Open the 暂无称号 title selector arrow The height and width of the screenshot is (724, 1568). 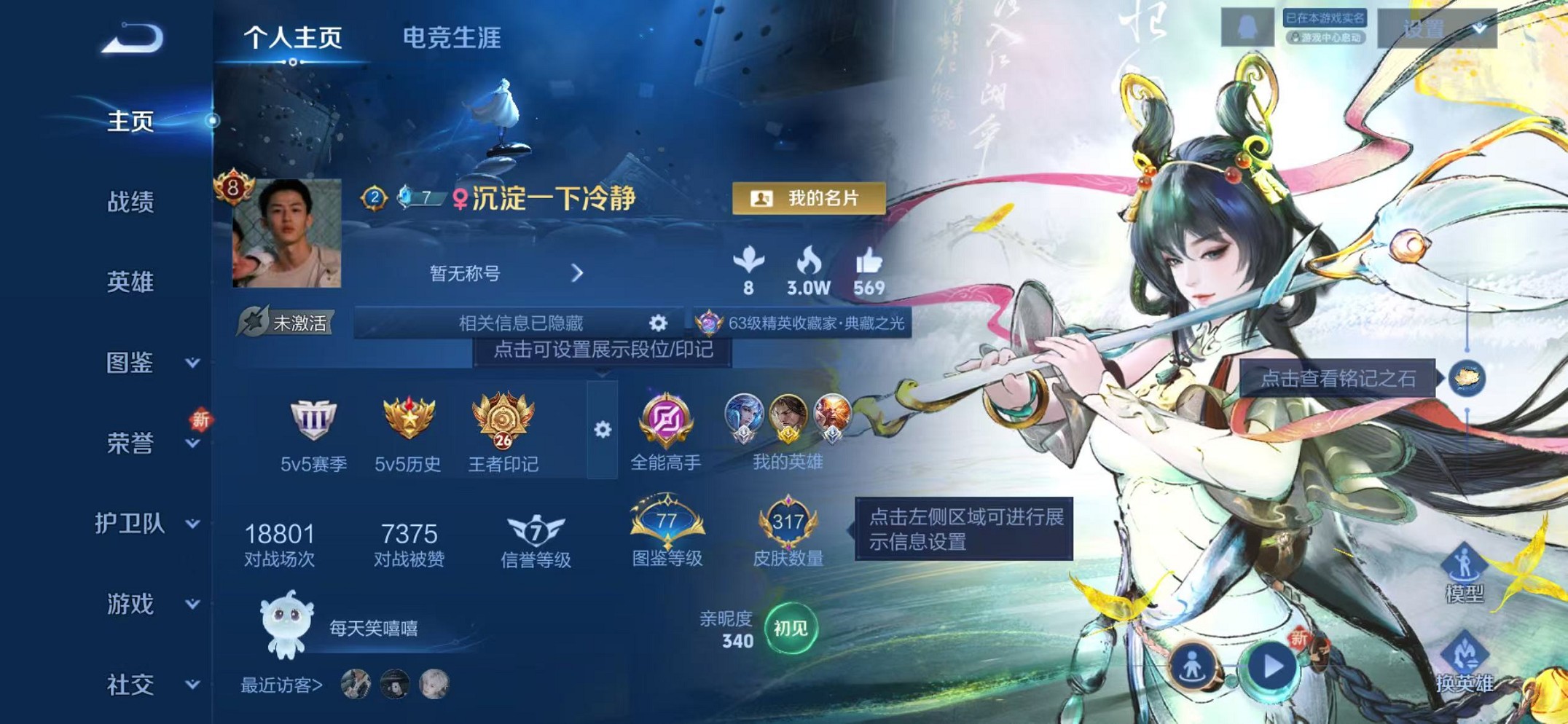578,273
